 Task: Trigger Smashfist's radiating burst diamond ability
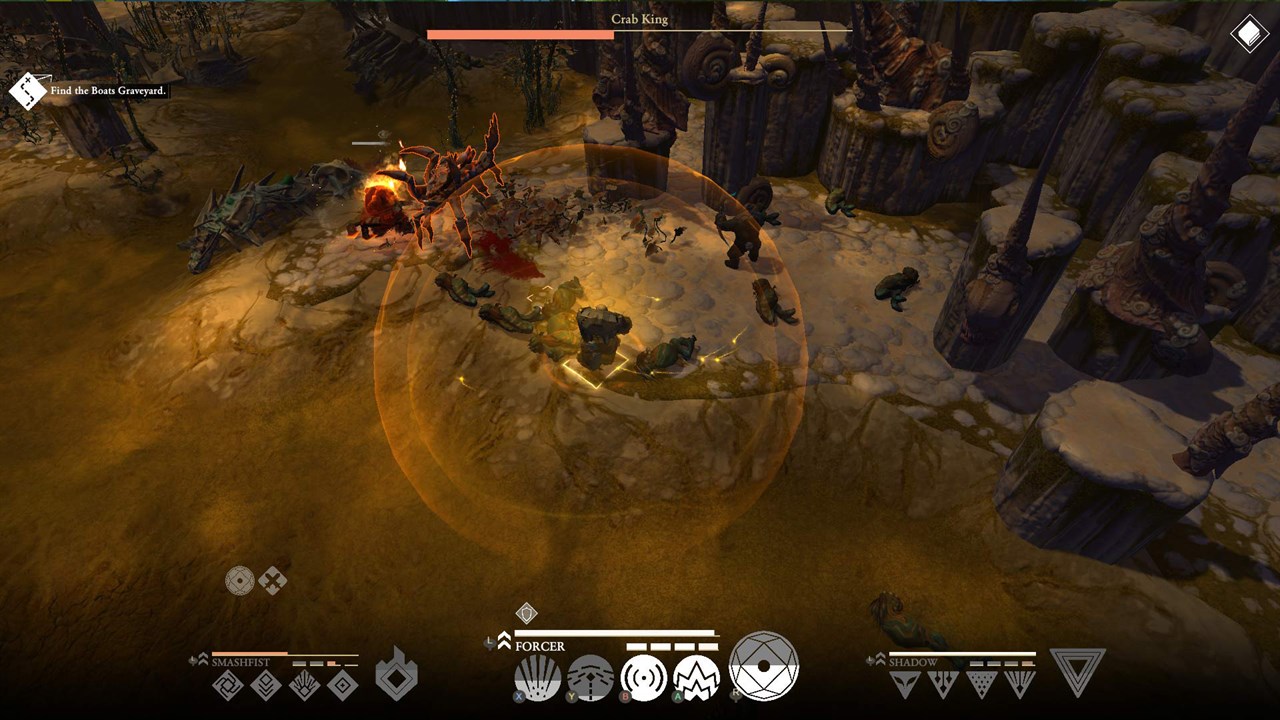304,685
